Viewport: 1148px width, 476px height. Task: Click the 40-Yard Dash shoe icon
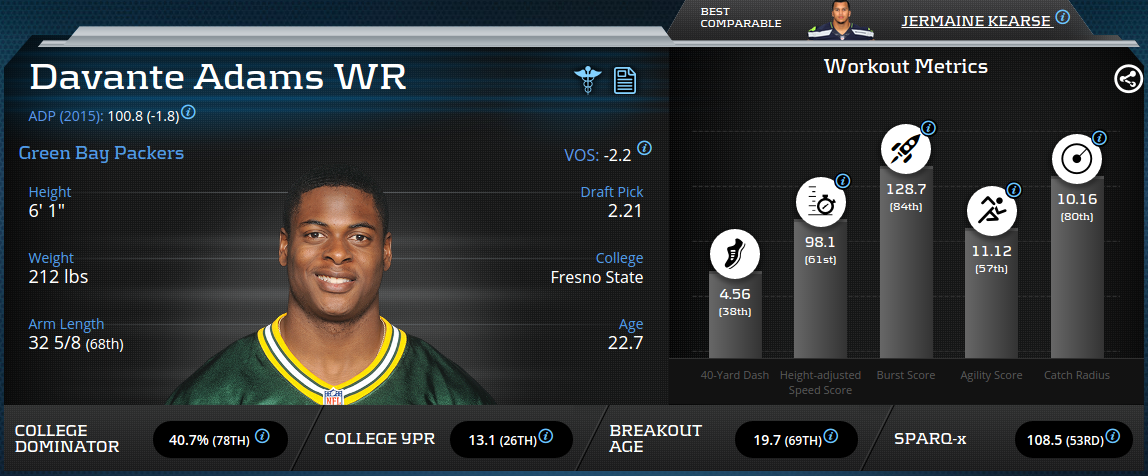[x=735, y=254]
